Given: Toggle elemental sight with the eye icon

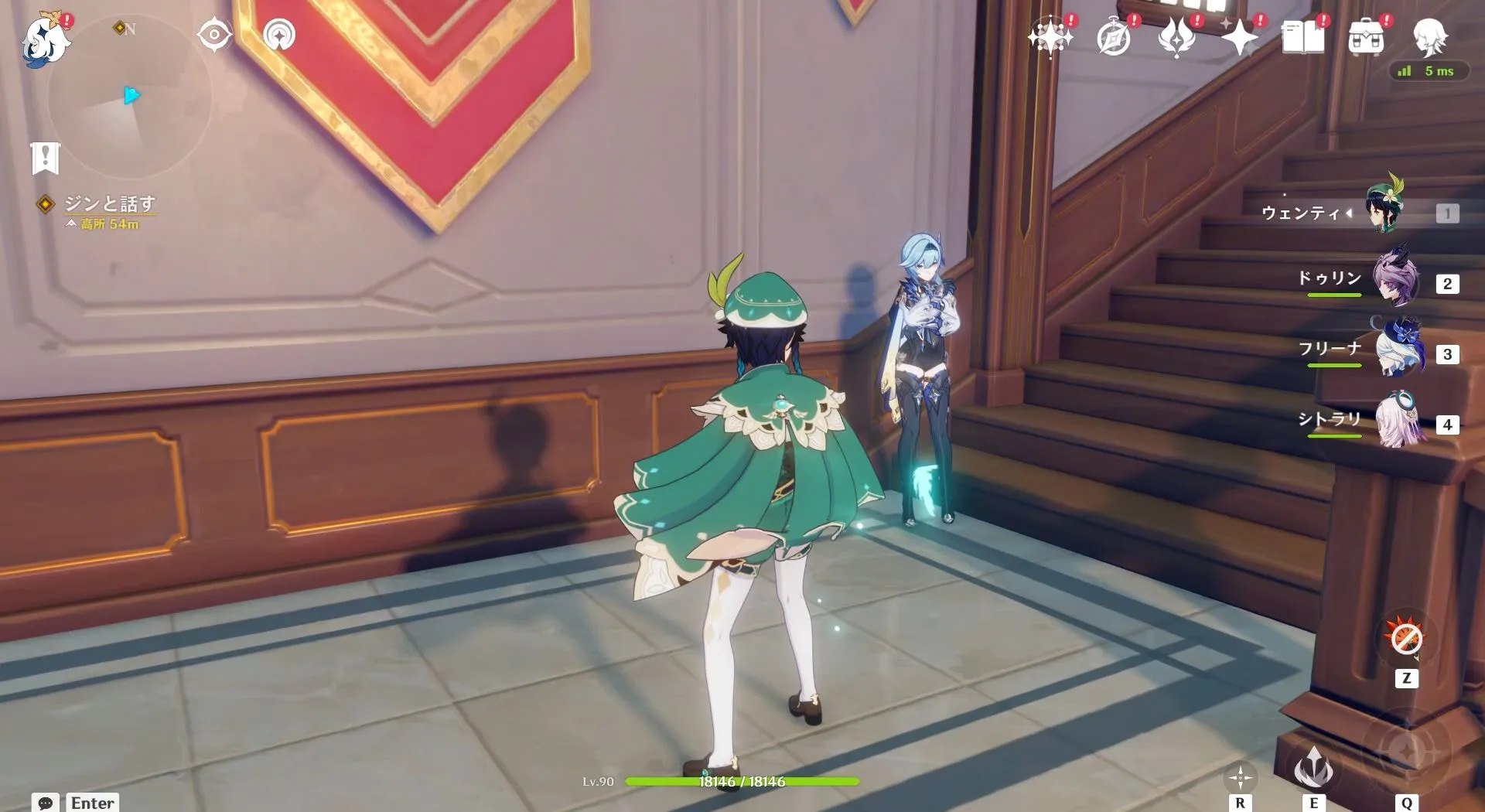Looking at the screenshot, I should click(213, 35).
